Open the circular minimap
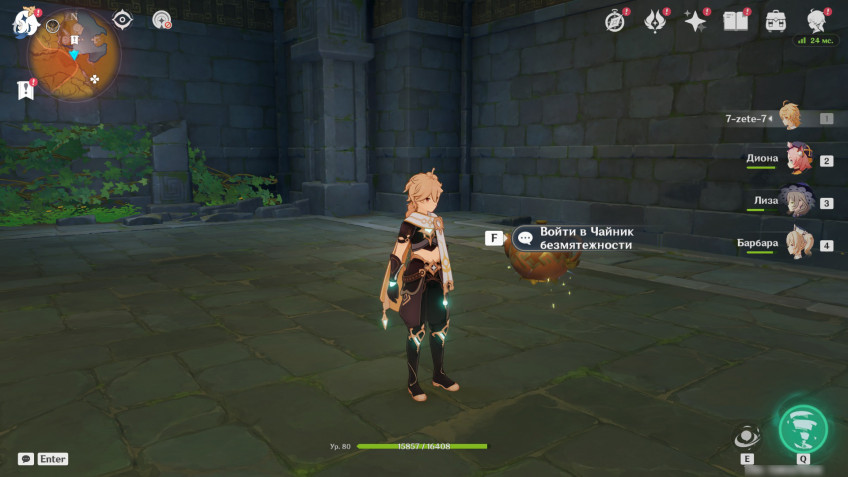This screenshot has width=848, height=477. [73, 54]
